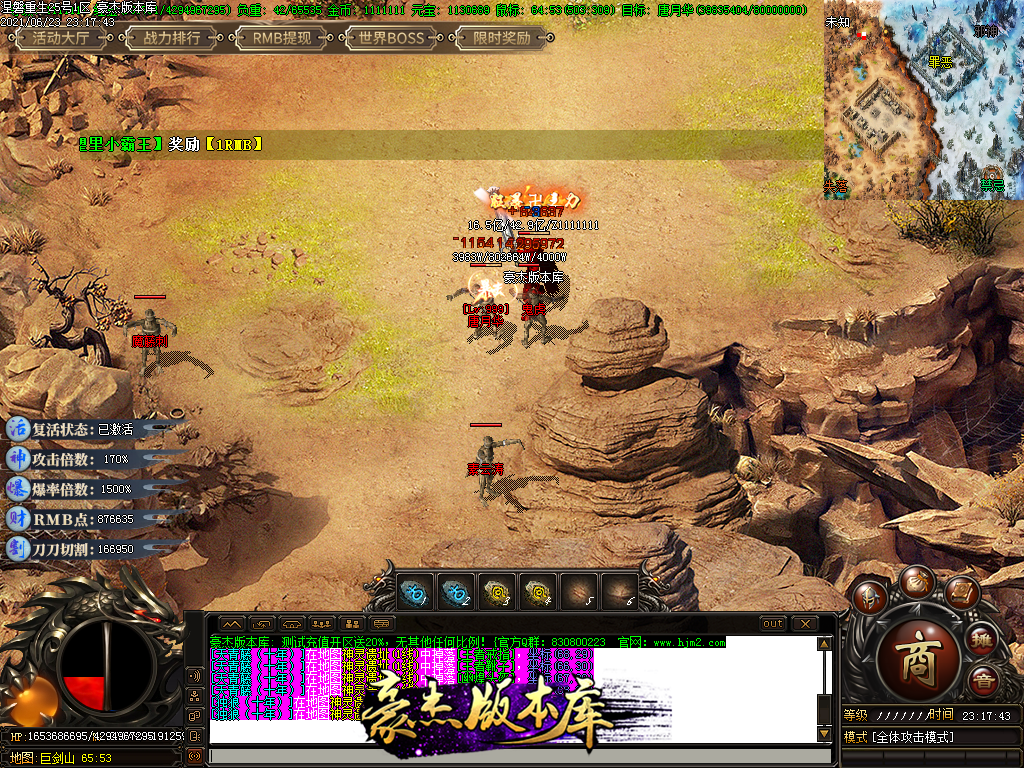Toggle sound with the 音 button
The image size is (1024, 768).
[983, 682]
